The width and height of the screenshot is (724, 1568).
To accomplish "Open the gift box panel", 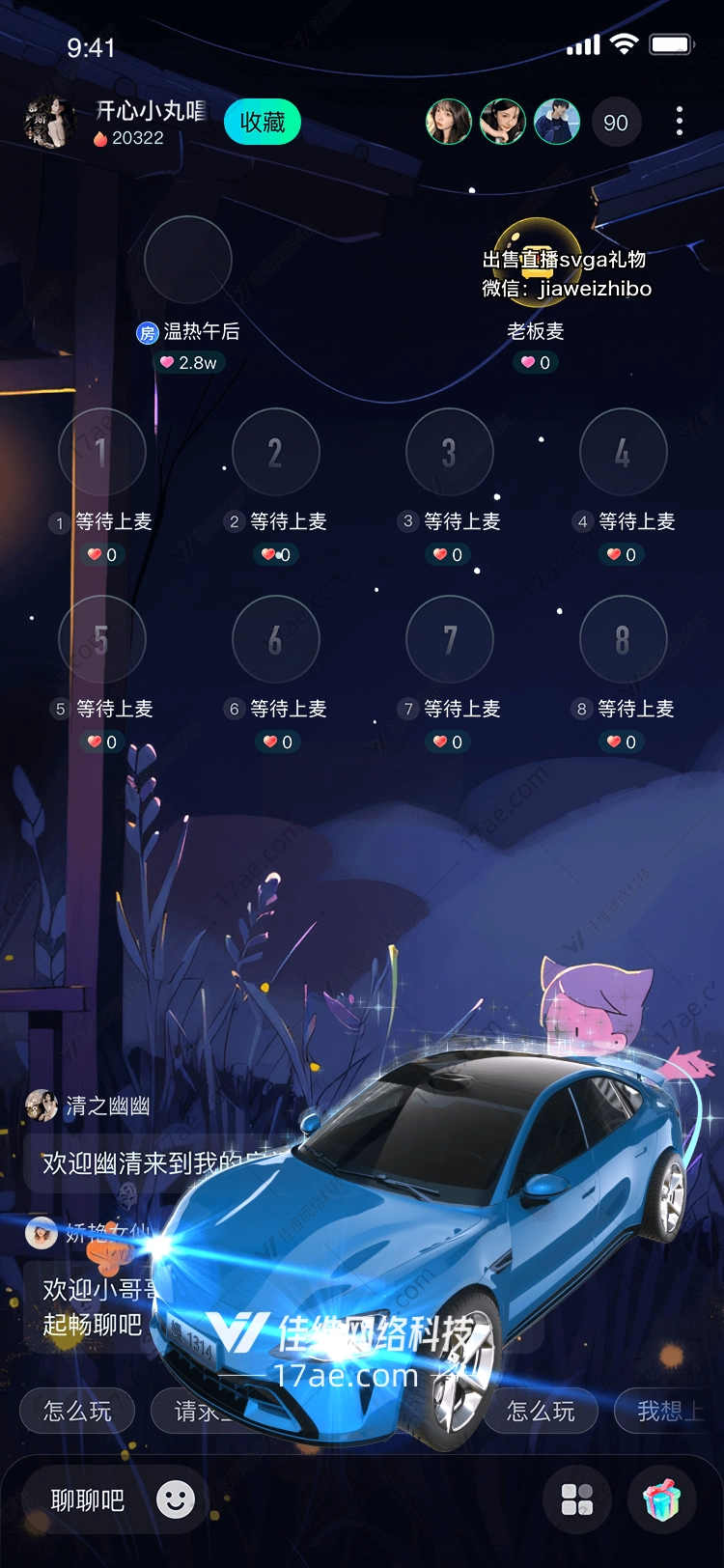I will pyautogui.click(x=662, y=1499).
